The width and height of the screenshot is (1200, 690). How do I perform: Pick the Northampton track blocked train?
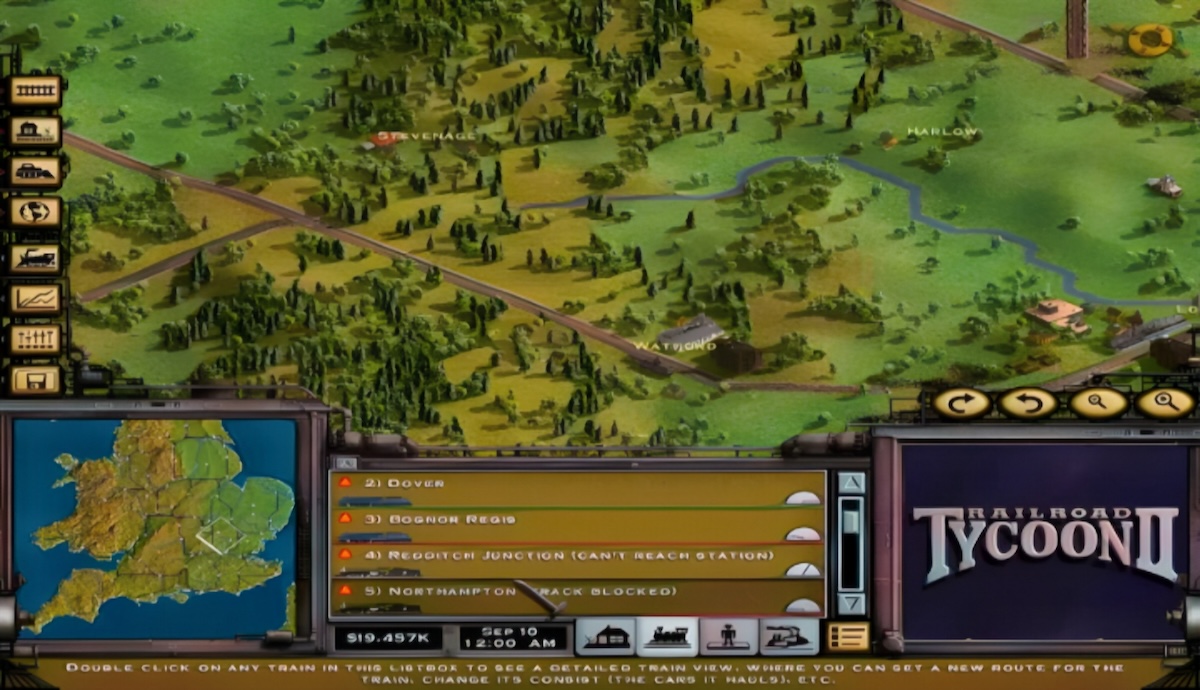(560, 597)
